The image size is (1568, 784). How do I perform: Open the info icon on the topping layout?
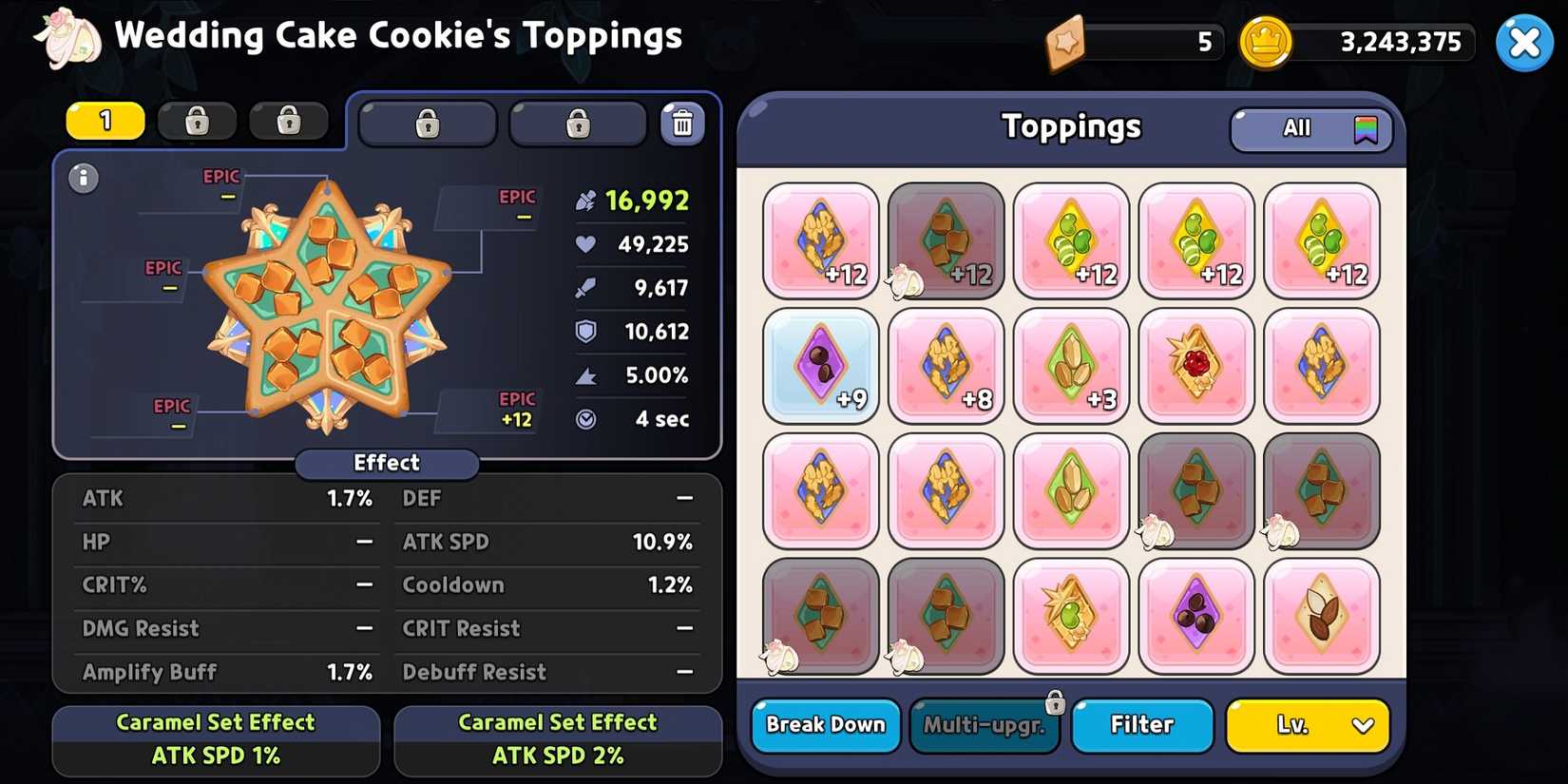point(84,179)
